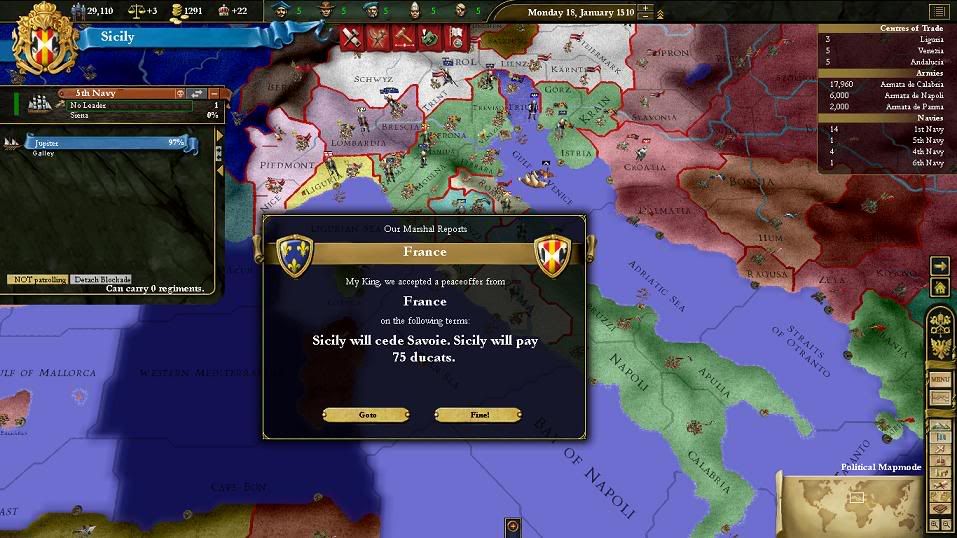Open the Holy Roman Empire eagle icon
This screenshot has width=957, height=538.
940,347
